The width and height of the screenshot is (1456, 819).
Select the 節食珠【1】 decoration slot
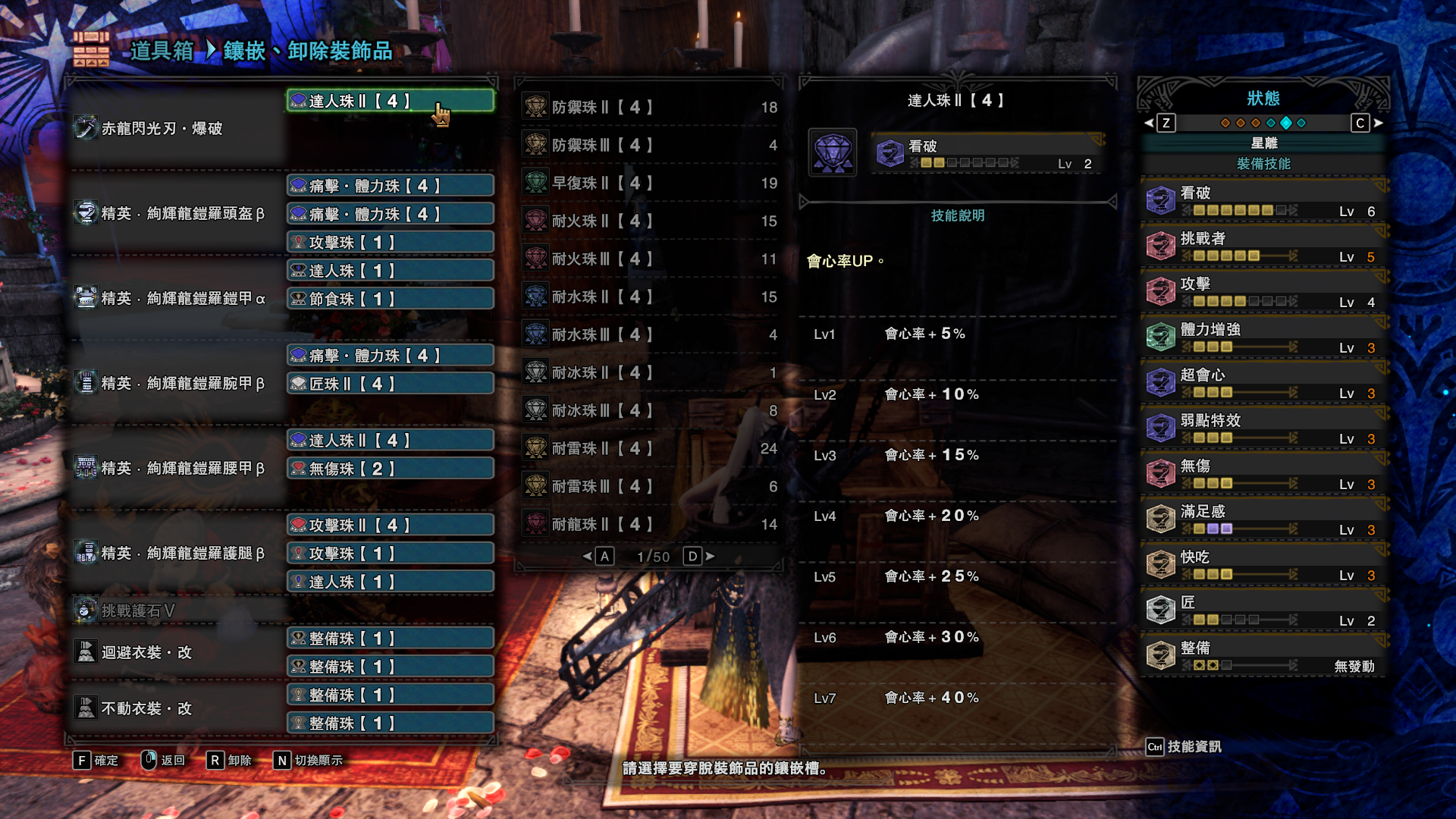[390, 299]
